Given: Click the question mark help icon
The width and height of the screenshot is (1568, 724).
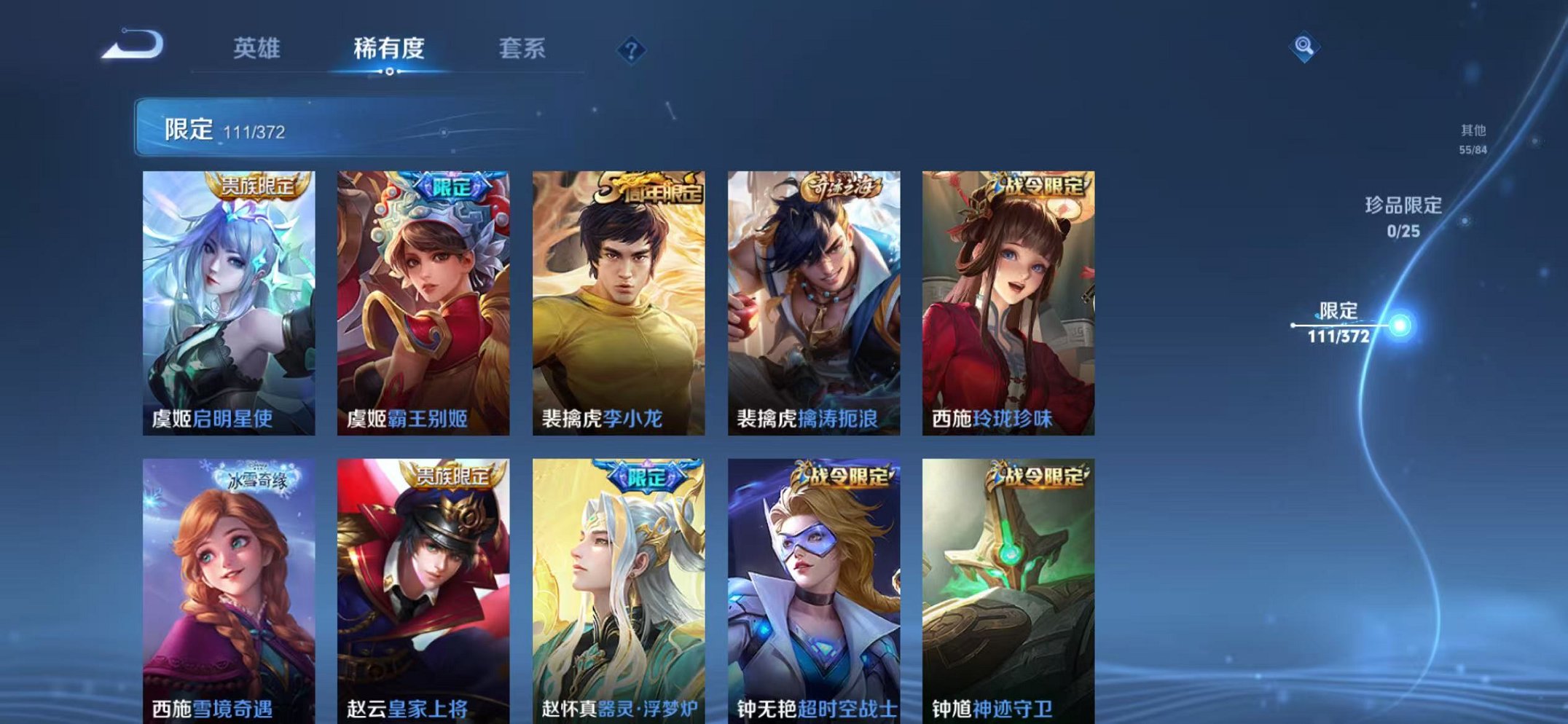Looking at the screenshot, I should pyautogui.click(x=633, y=49).
